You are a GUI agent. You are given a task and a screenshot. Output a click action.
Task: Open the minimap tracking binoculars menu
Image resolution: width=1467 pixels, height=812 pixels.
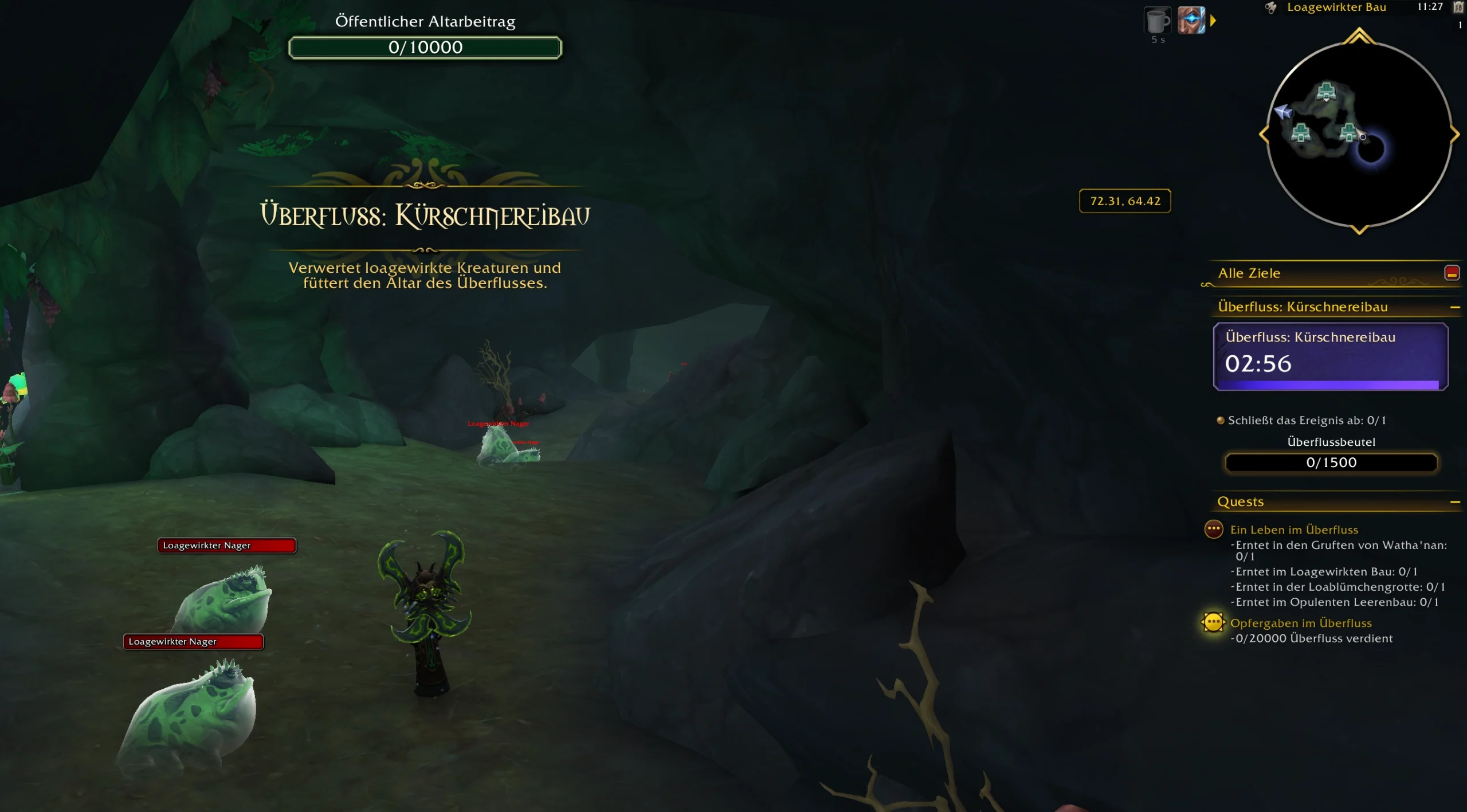pyautogui.click(x=1270, y=7)
